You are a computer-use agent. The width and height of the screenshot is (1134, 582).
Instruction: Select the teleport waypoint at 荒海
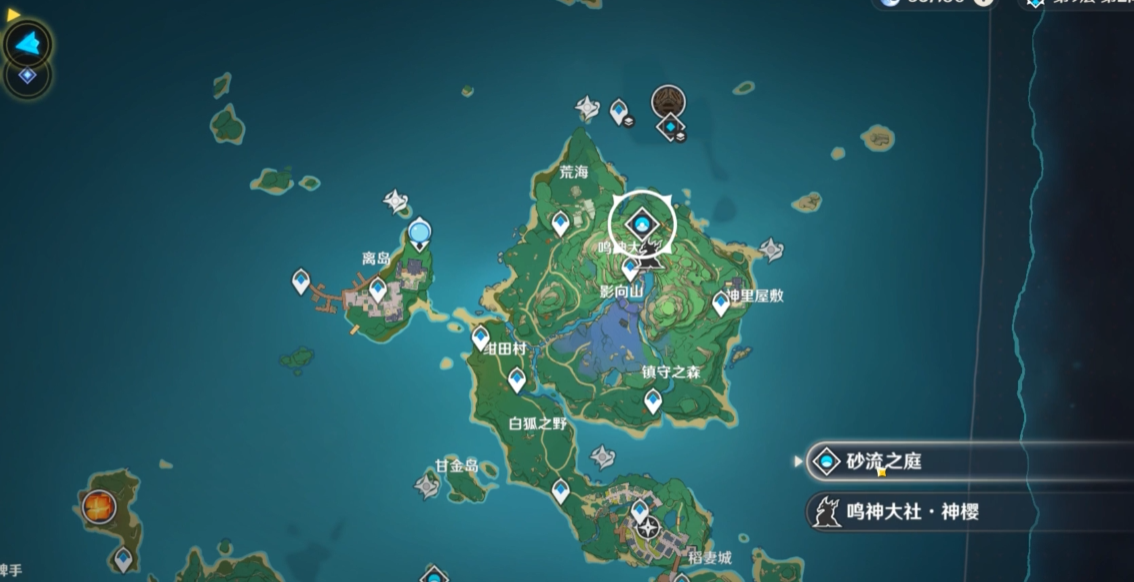pyautogui.click(x=560, y=222)
